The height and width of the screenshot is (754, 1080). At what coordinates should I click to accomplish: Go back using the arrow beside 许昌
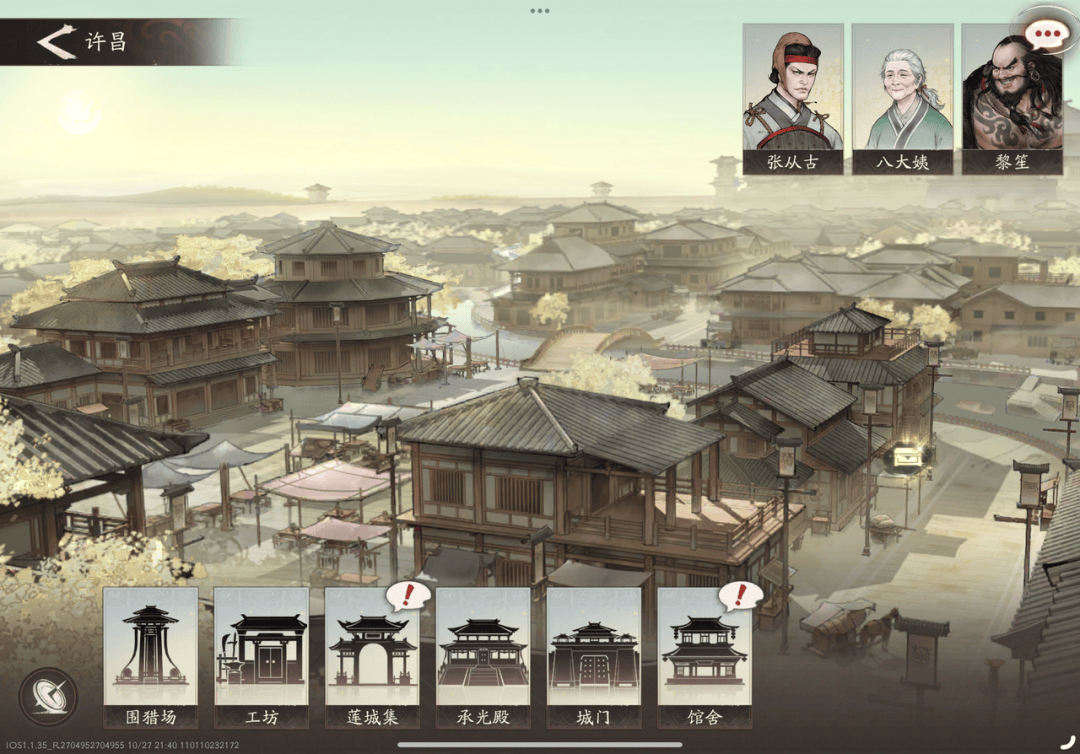pyautogui.click(x=56, y=42)
